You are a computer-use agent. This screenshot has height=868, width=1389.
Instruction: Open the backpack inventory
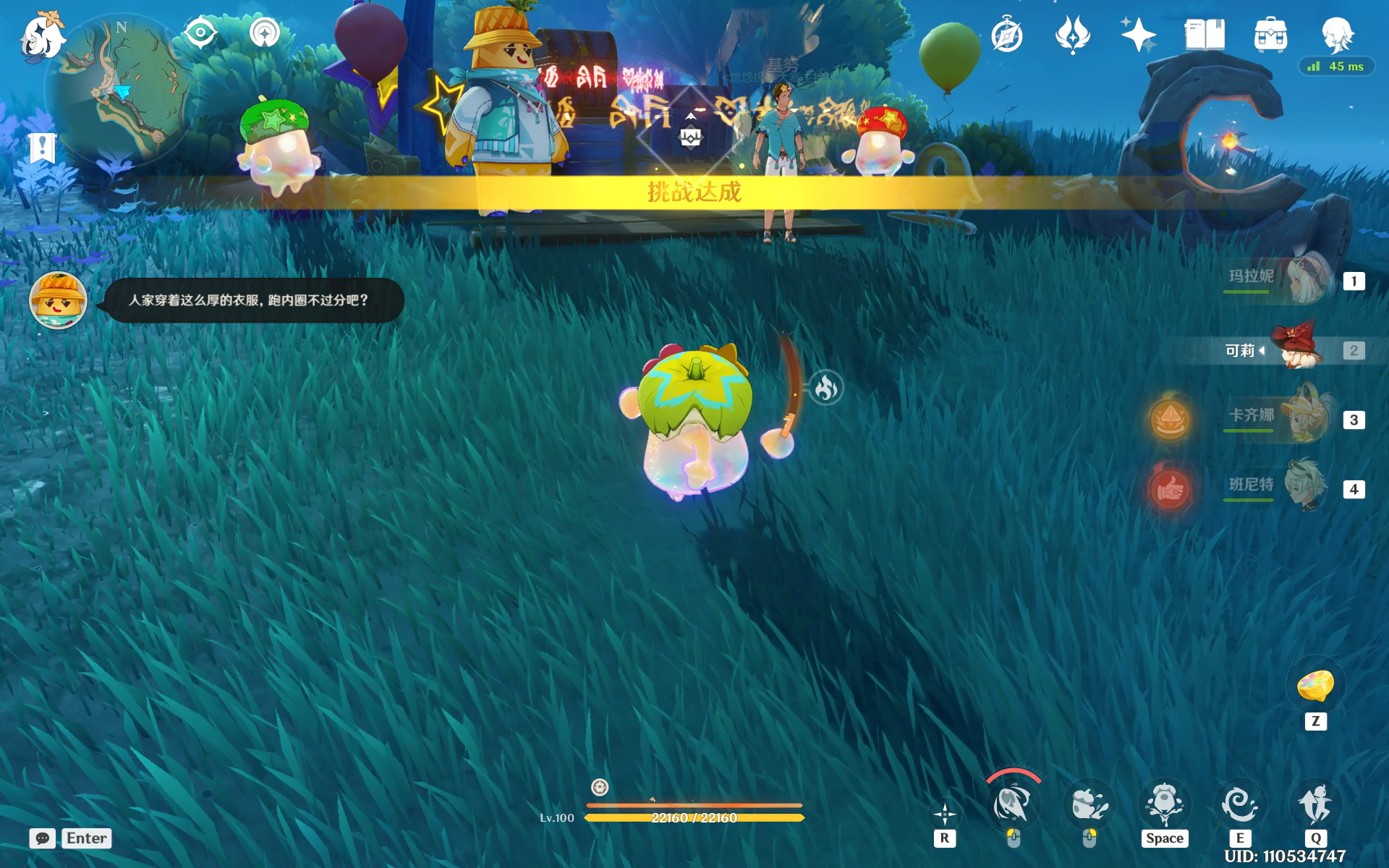click(1270, 35)
